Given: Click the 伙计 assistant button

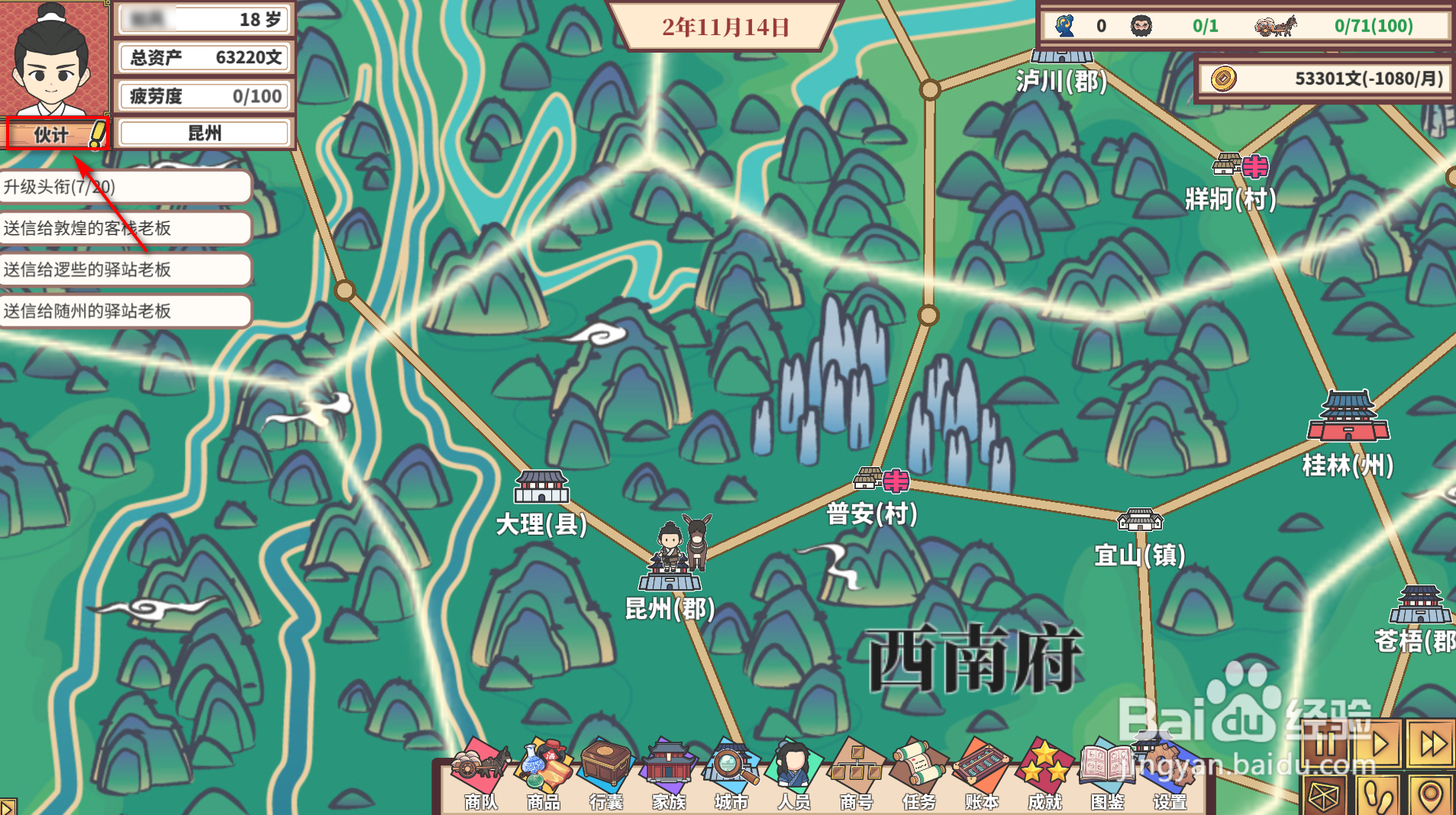Looking at the screenshot, I should point(56,134).
